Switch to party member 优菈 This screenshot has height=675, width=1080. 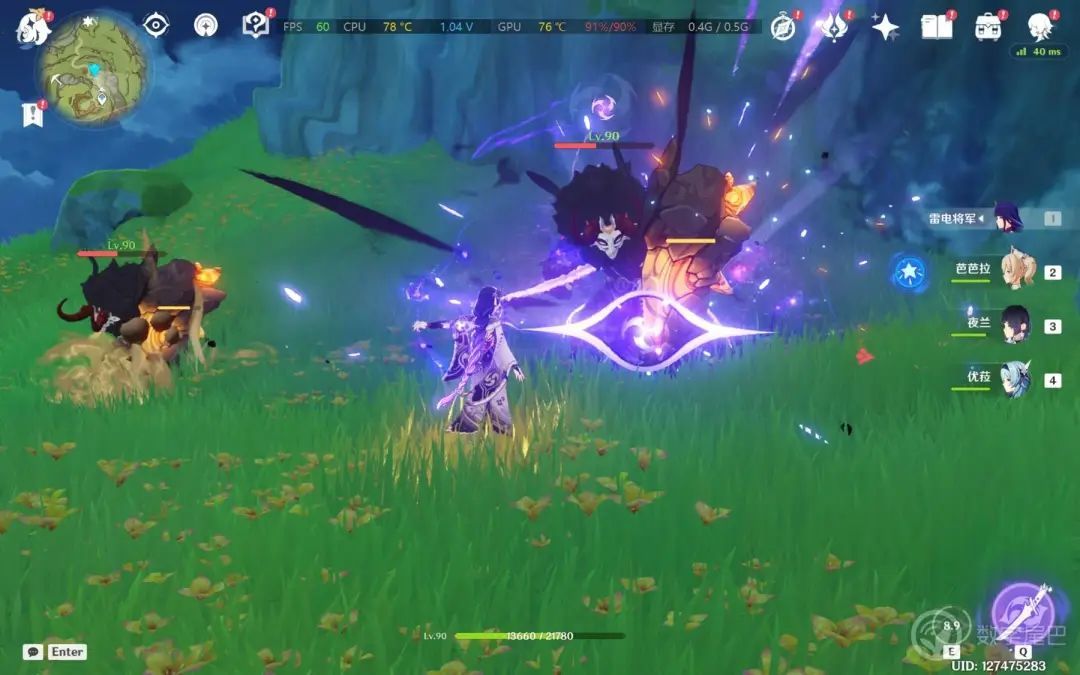pyautogui.click(x=1015, y=379)
